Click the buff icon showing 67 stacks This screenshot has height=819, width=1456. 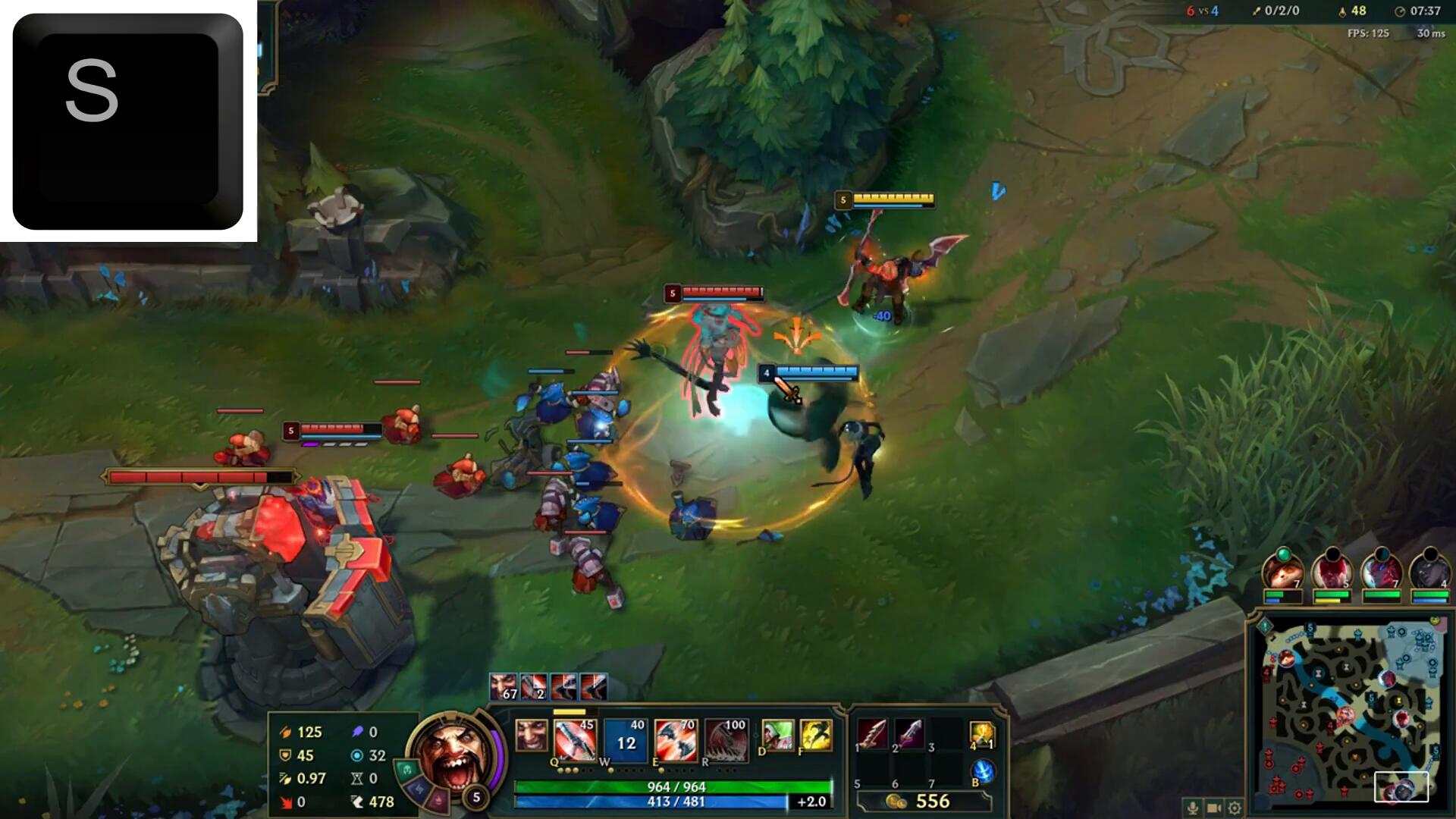point(503,687)
